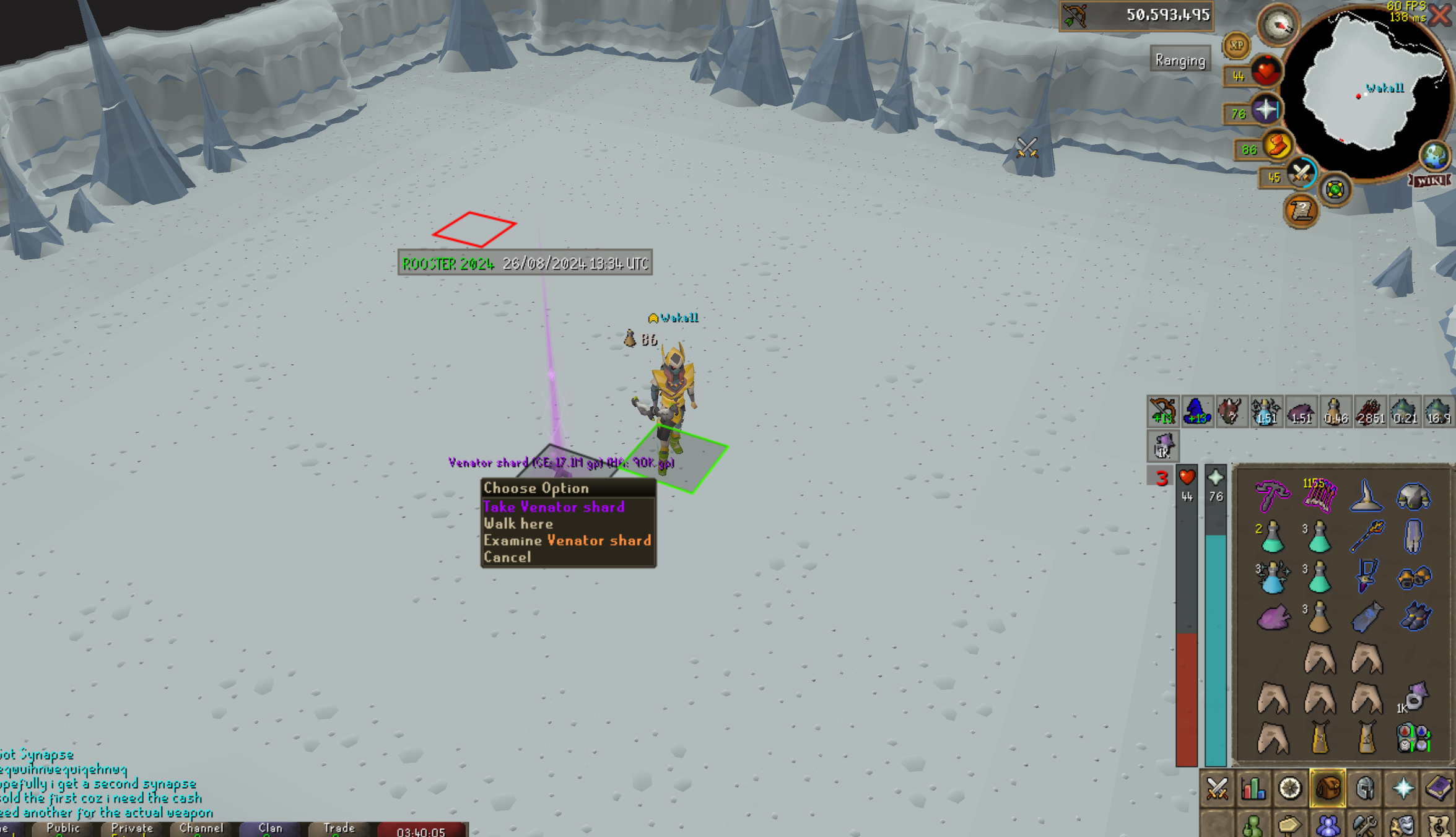Open the Magic spellbook tab
Screen dimensions: 1456x837
point(1438,789)
